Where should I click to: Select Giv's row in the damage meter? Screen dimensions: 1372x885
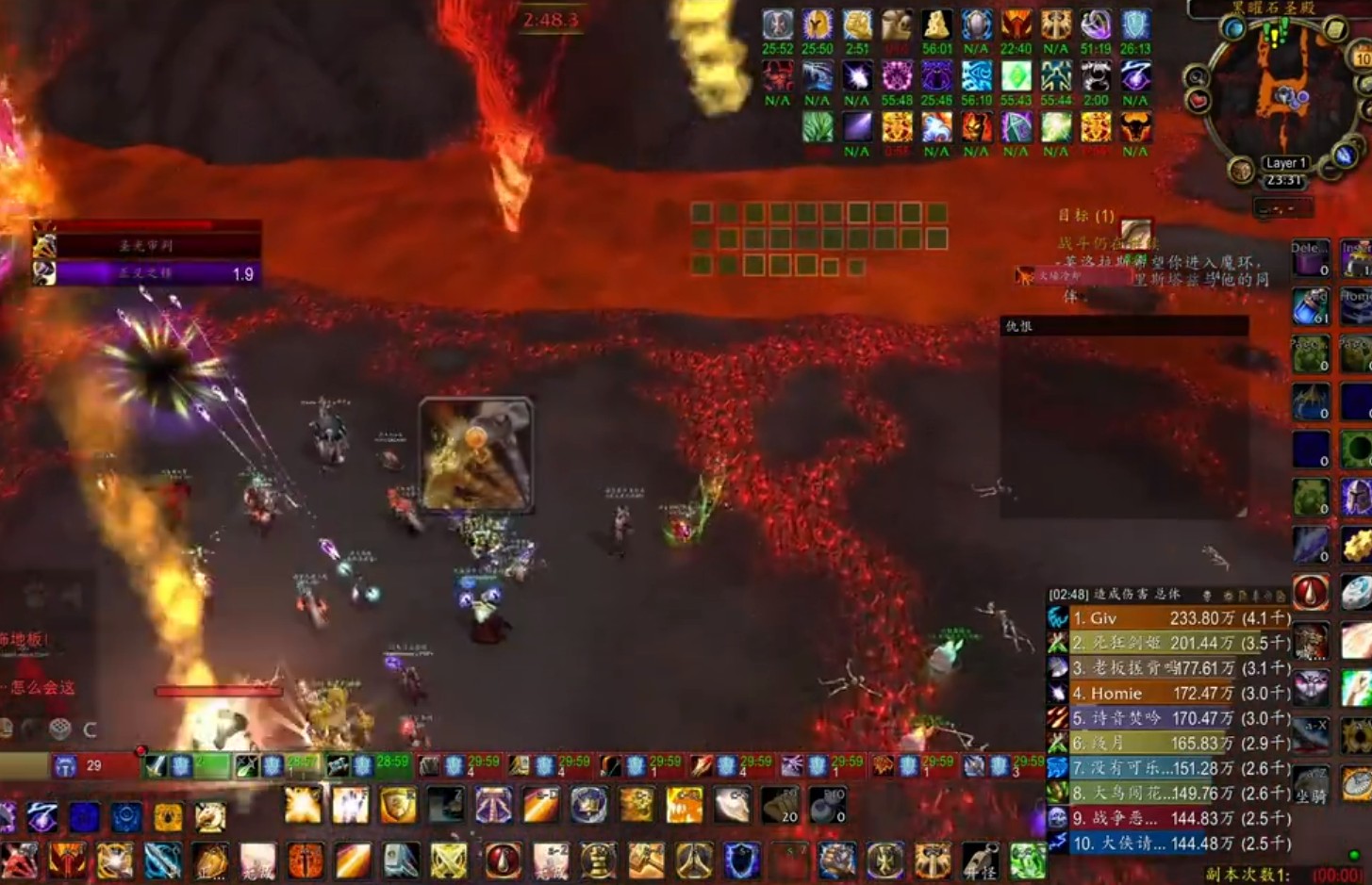click(1168, 618)
